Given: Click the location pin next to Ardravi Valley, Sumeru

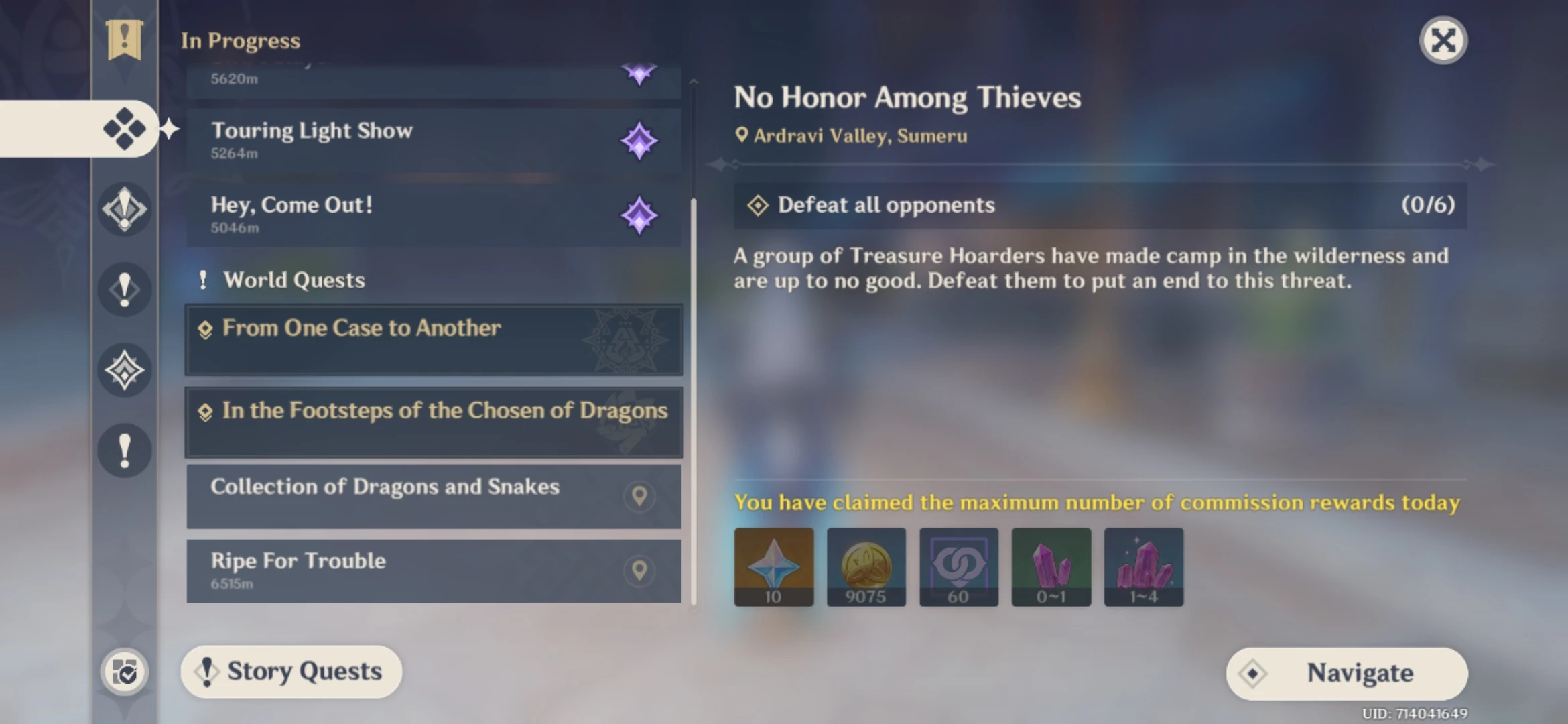Looking at the screenshot, I should point(742,135).
